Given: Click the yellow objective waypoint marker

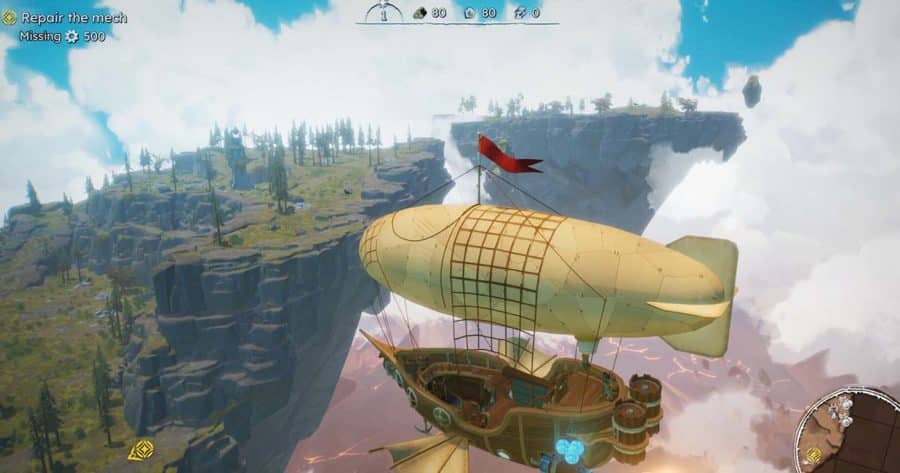Looking at the screenshot, I should [x=140, y=451].
